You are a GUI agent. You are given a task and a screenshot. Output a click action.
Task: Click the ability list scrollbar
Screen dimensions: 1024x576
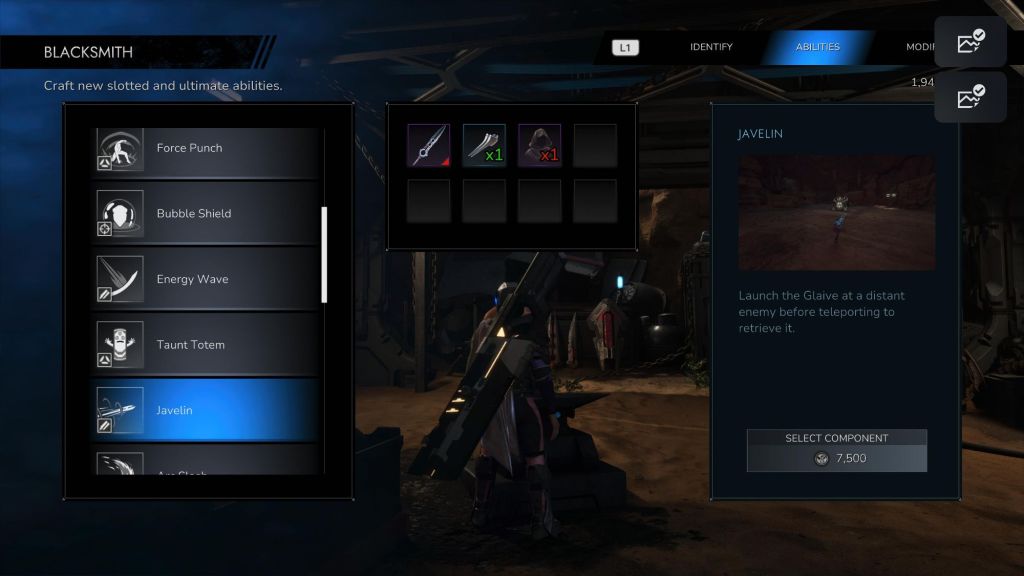tap(324, 254)
